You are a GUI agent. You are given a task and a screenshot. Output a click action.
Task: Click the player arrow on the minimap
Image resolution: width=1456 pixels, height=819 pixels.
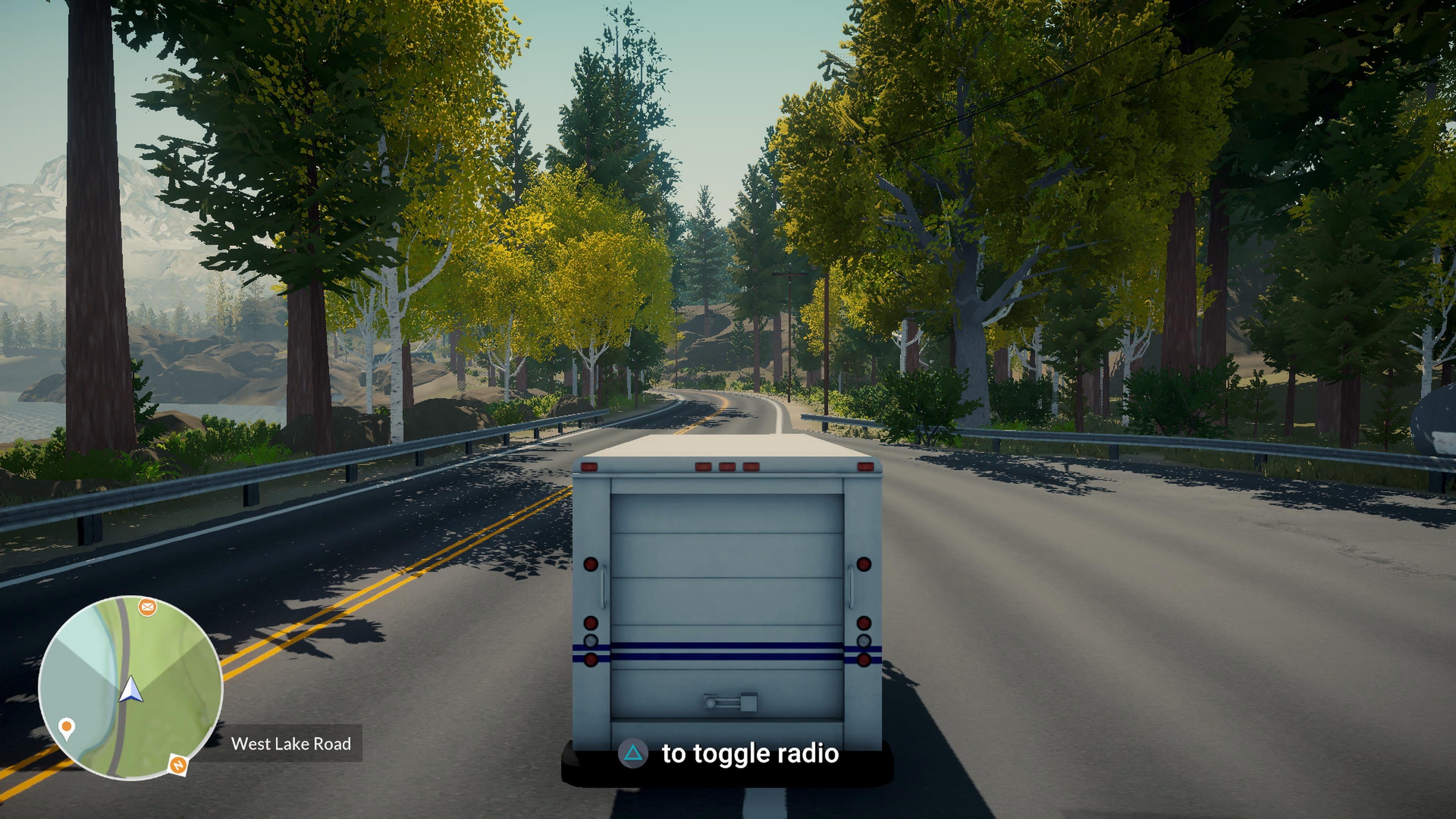coord(130,690)
